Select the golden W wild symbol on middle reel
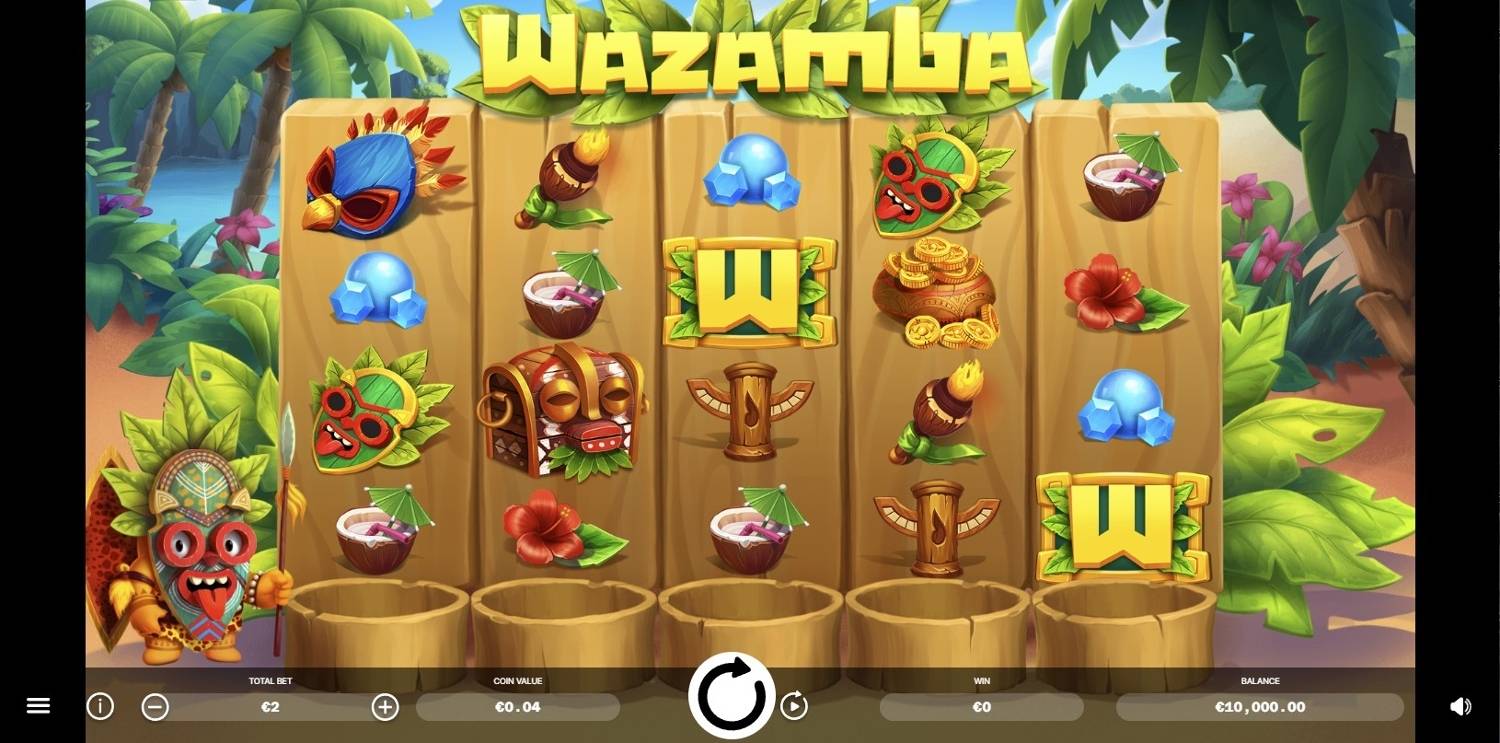 click(748, 290)
